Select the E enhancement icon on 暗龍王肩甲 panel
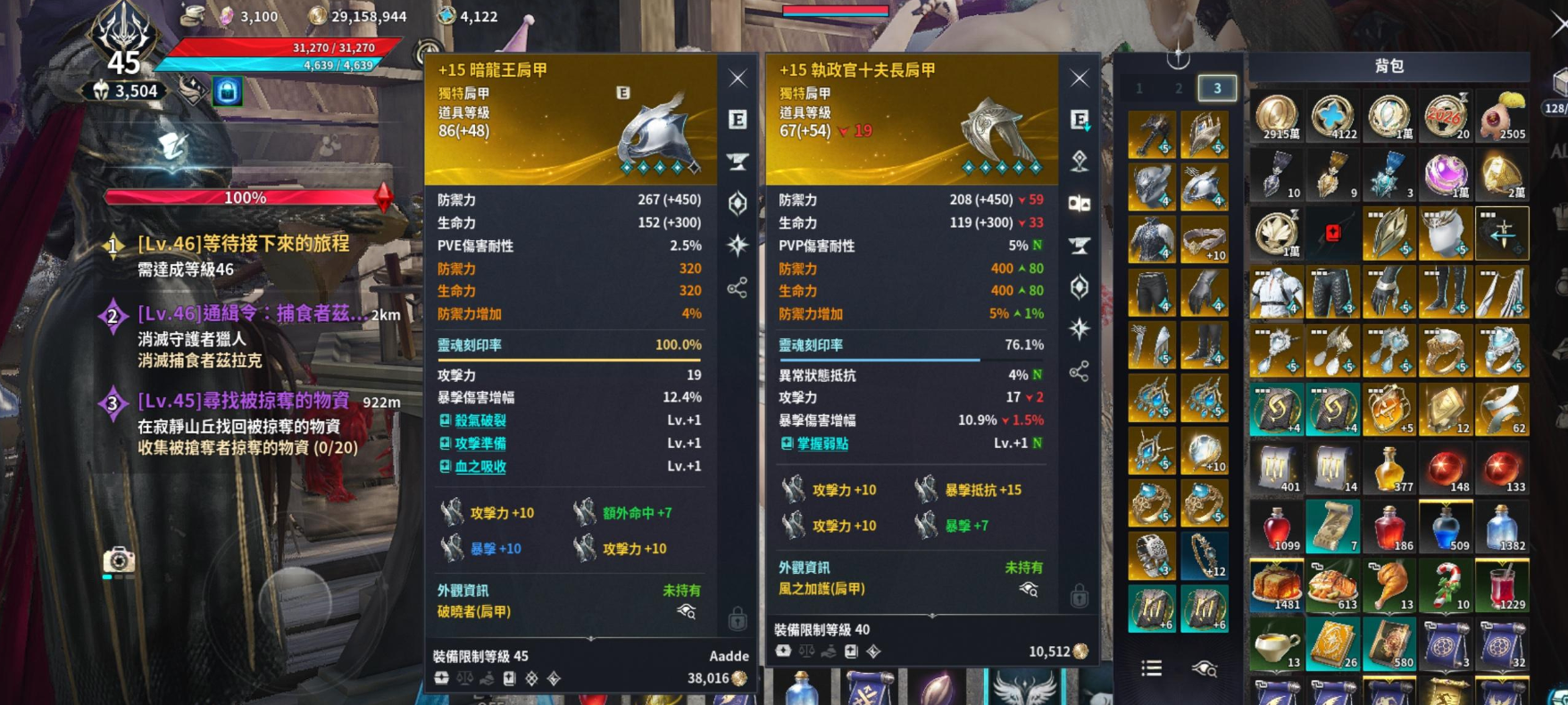Image resolution: width=1568 pixels, height=705 pixels. [x=738, y=120]
